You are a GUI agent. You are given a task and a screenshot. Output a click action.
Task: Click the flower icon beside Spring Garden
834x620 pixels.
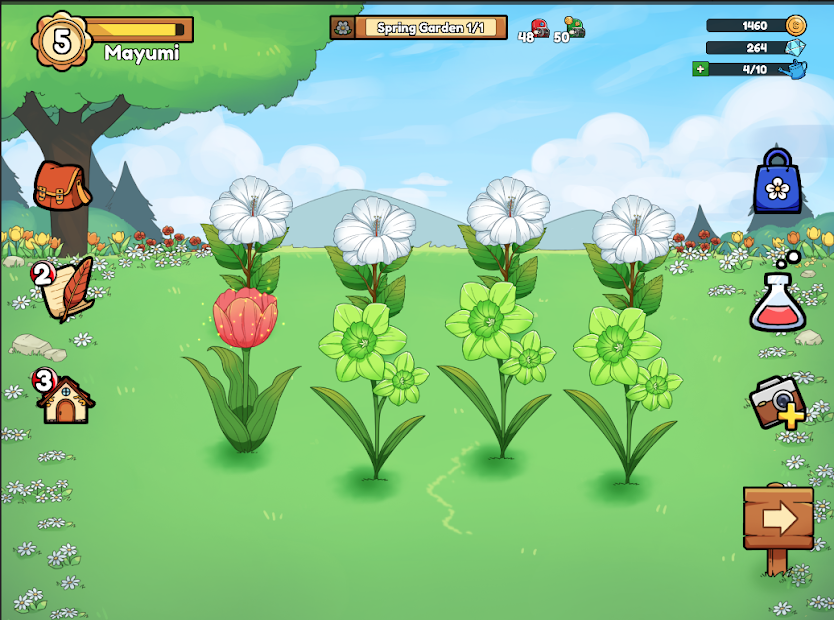(343, 28)
